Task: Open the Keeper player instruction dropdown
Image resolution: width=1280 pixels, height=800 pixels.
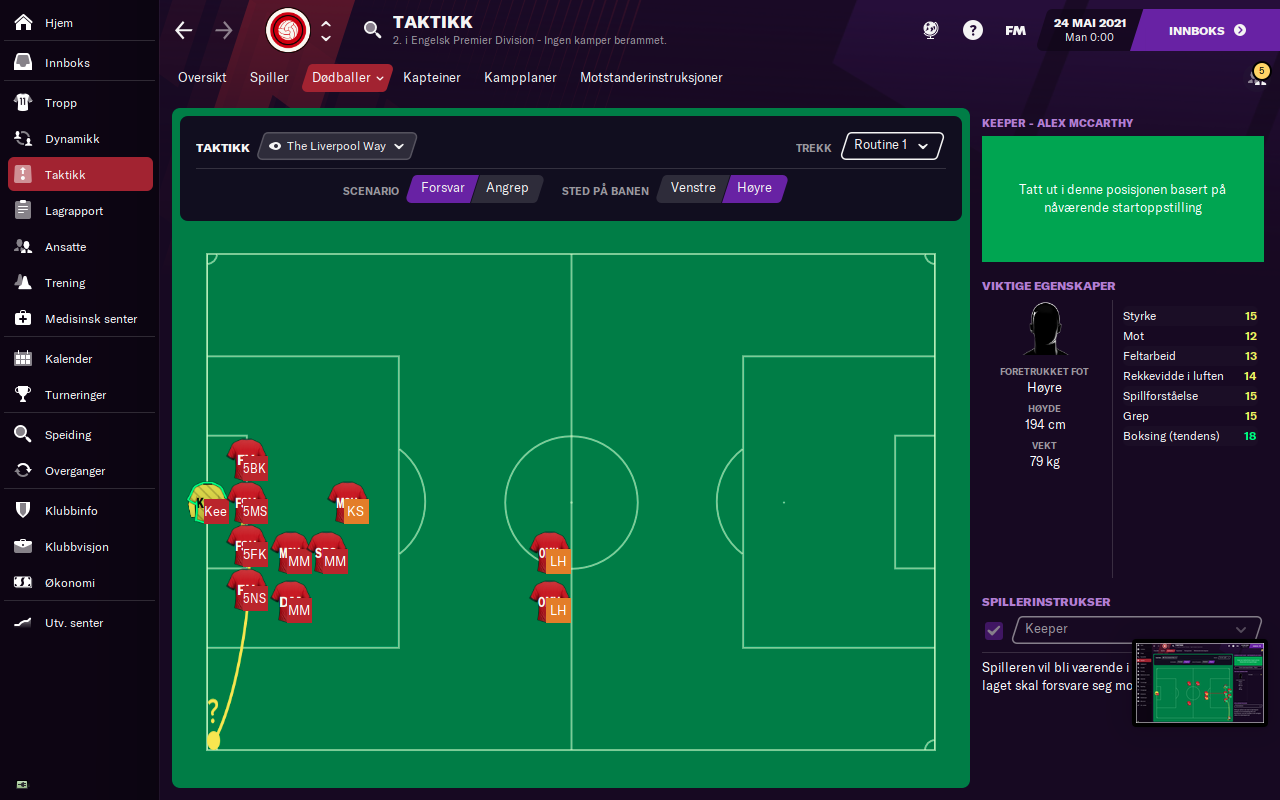Action: (1137, 629)
